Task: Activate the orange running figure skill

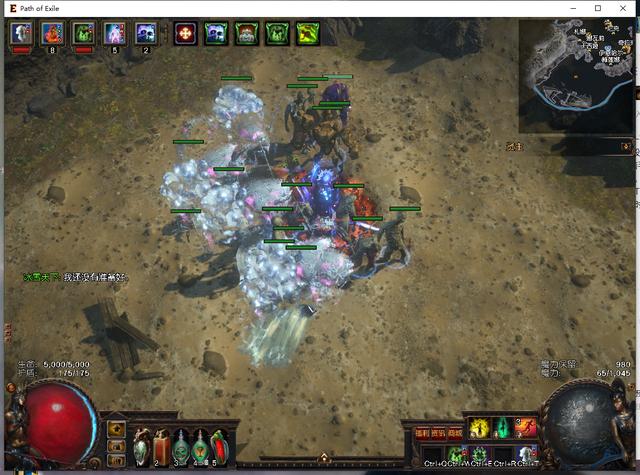Action: [x=527, y=428]
